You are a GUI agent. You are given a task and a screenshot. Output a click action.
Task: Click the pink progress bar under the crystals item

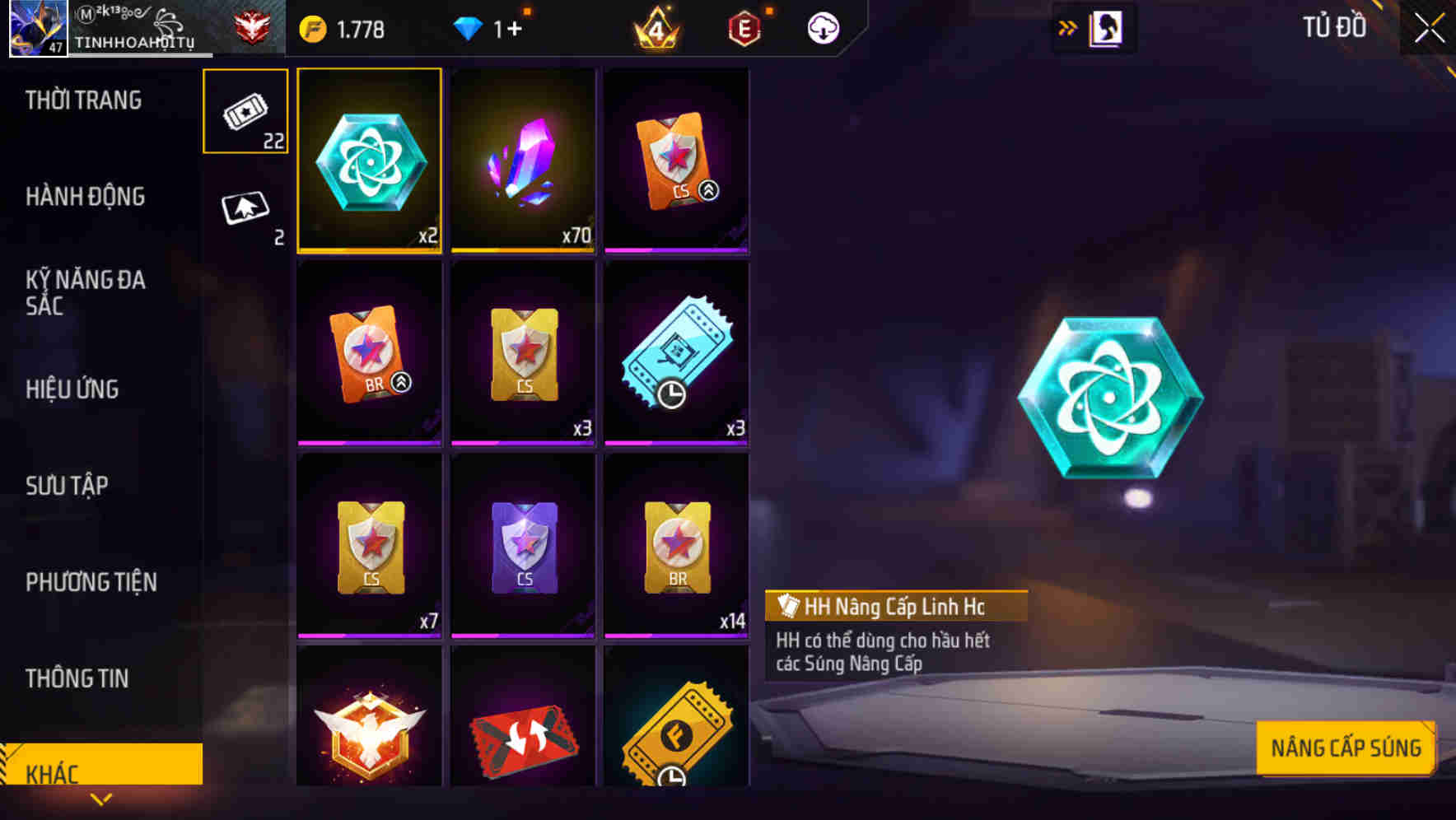[x=522, y=250]
